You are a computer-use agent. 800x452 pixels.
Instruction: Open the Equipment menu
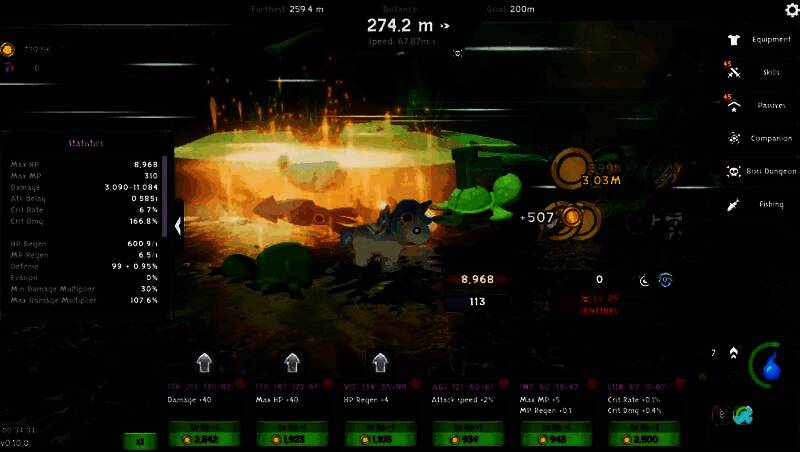(x=760, y=40)
